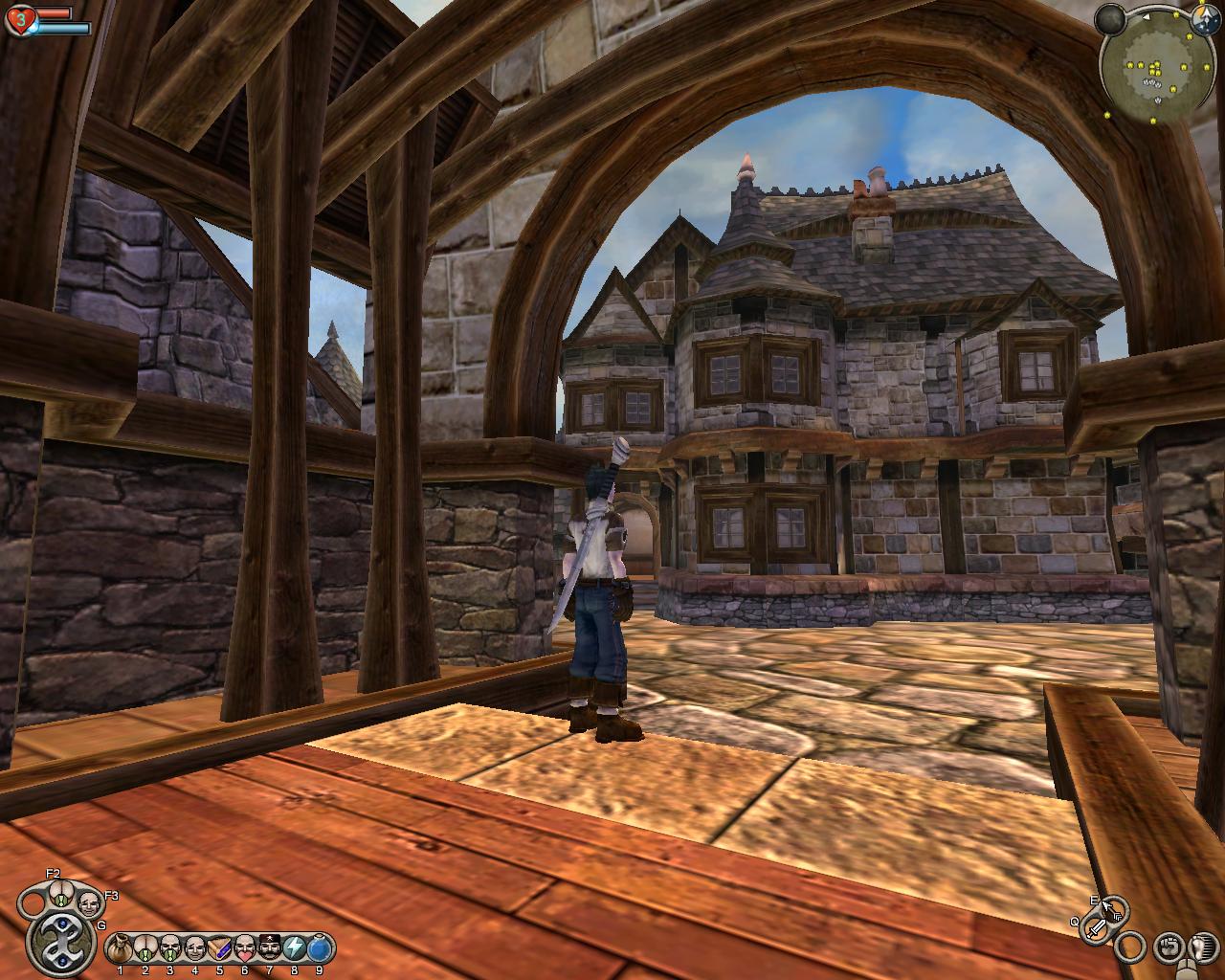Choose the face-with-green-exclamation expression in slot 3
The height and width of the screenshot is (980, 1225).
170,948
